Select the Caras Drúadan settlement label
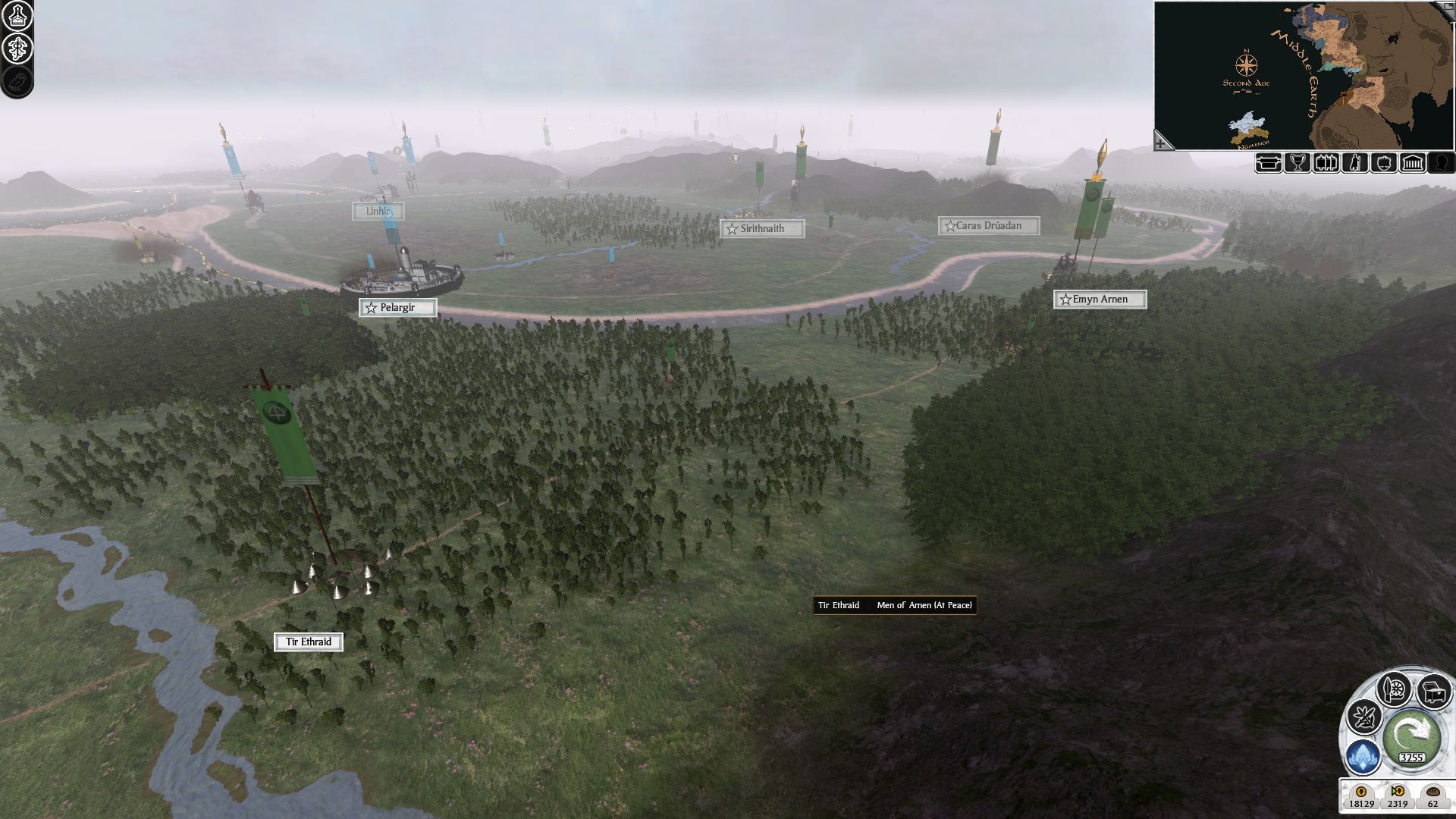 point(988,226)
